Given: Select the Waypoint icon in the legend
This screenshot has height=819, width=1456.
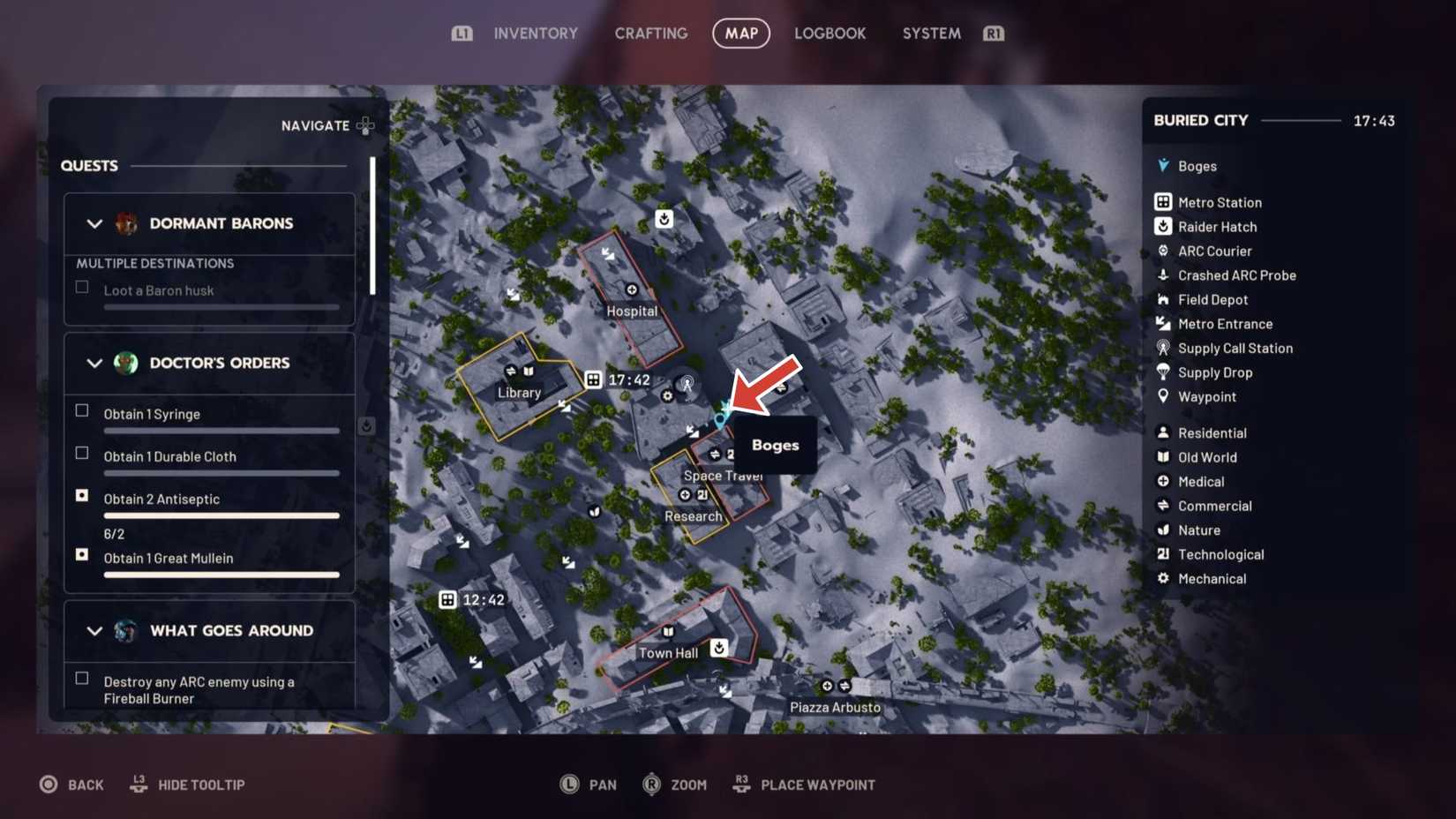Looking at the screenshot, I should [x=1163, y=396].
